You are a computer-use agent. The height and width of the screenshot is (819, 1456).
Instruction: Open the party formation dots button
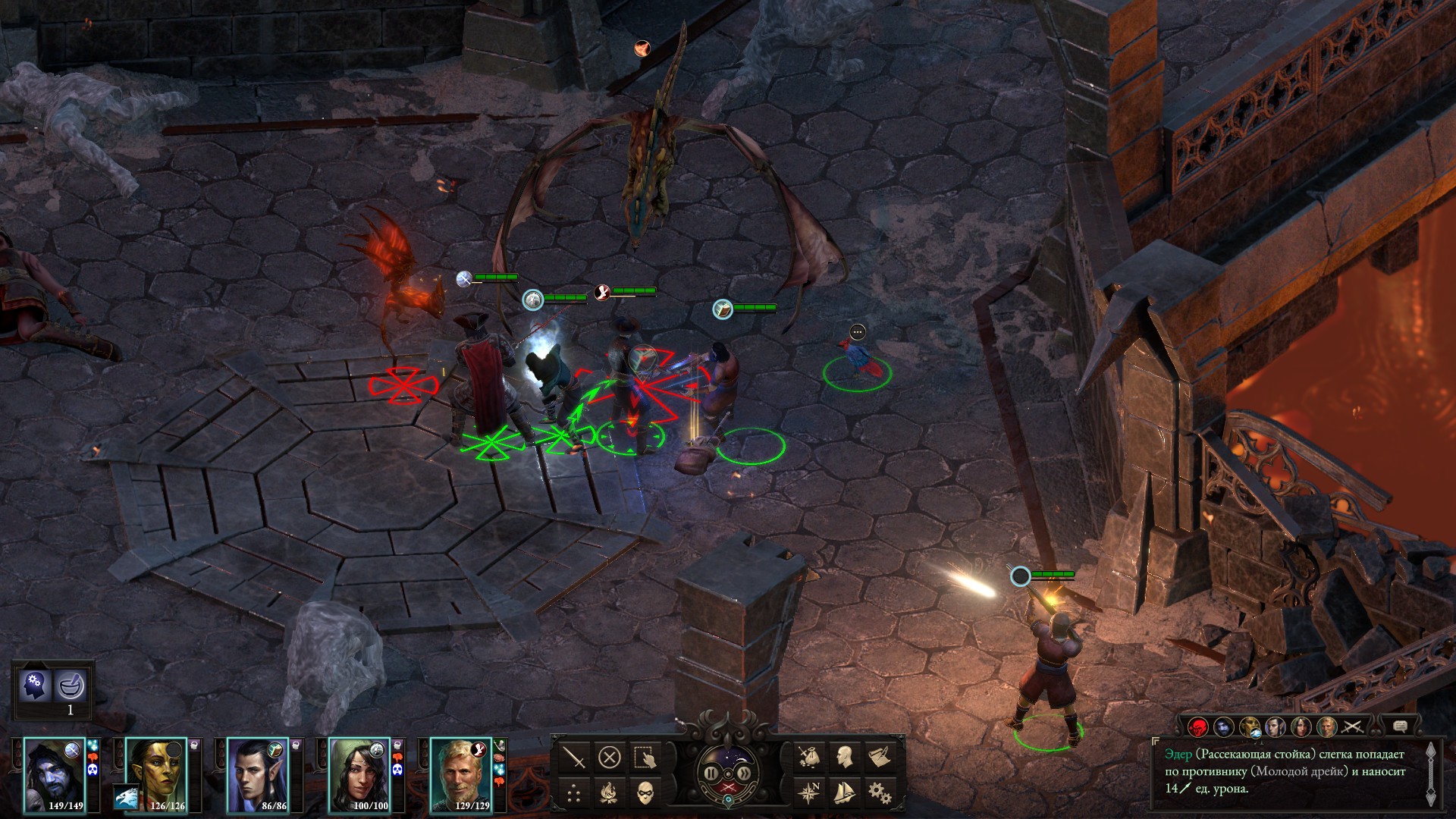[574, 793]
